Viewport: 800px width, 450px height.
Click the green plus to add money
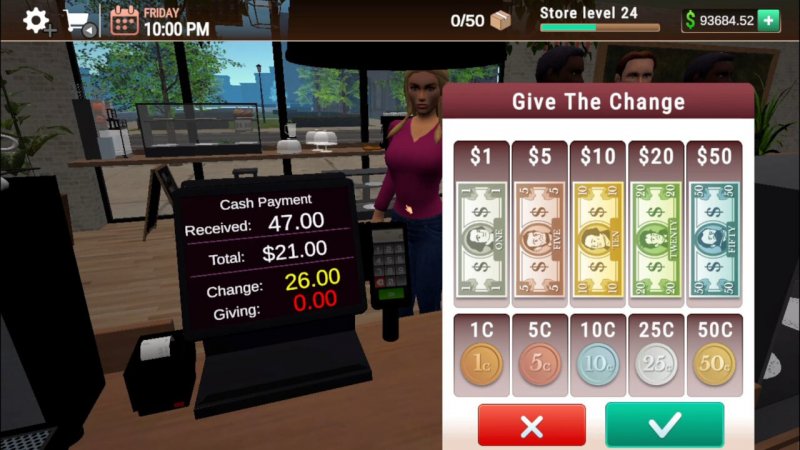tap(768, 21)
